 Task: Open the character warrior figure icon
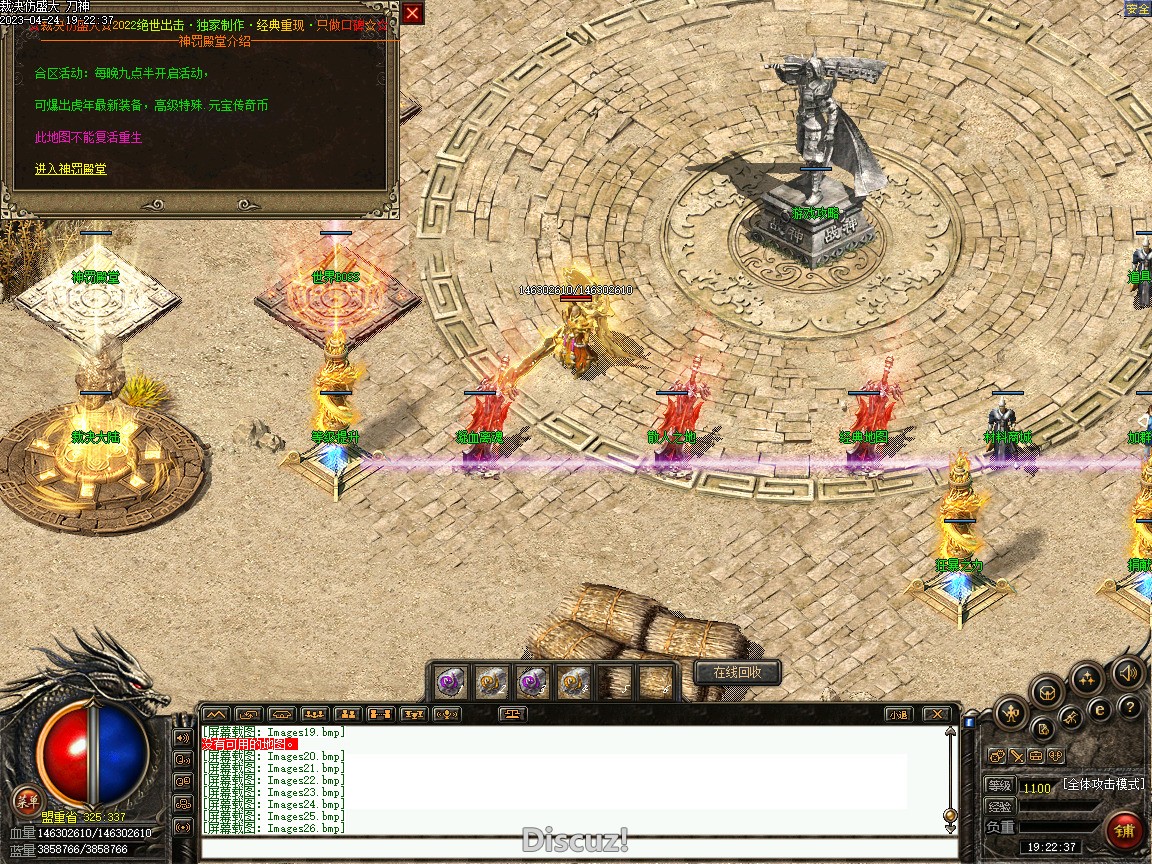(1011, 714)
